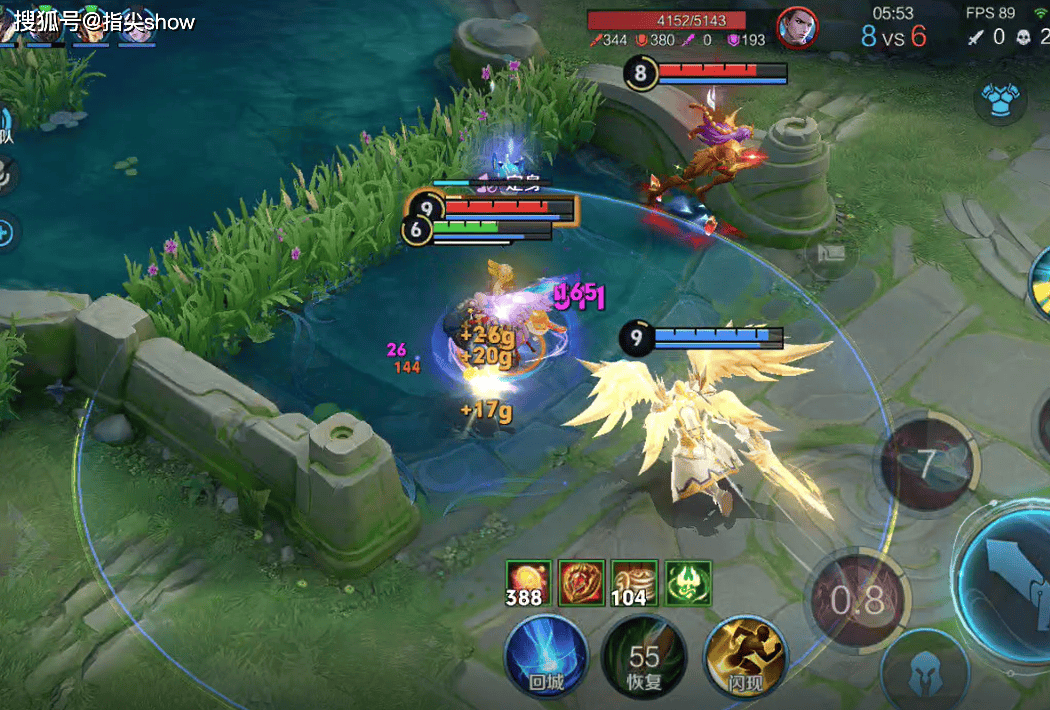Select the coin stack item labeled 104
The width and height of the screenshot is (1050, 710).
633,582
